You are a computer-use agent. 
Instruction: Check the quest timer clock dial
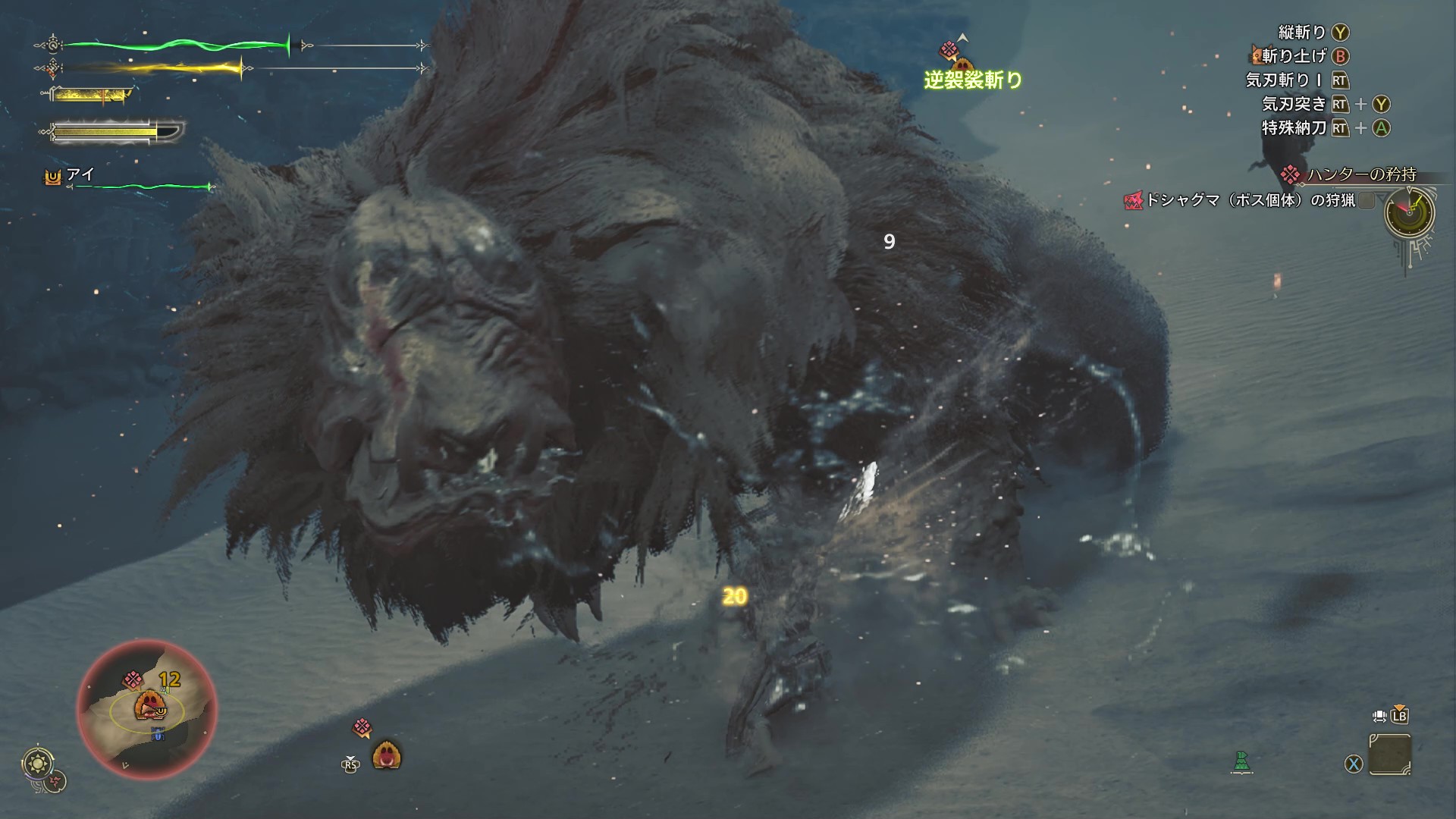pyautogui.click(x=1409, y=212)
